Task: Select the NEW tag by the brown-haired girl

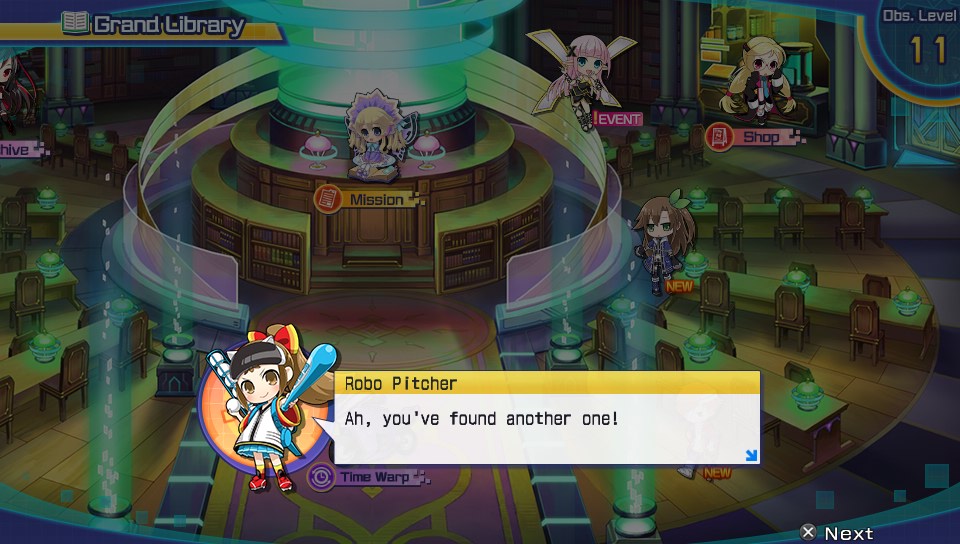Action: (x=679, y=287)
